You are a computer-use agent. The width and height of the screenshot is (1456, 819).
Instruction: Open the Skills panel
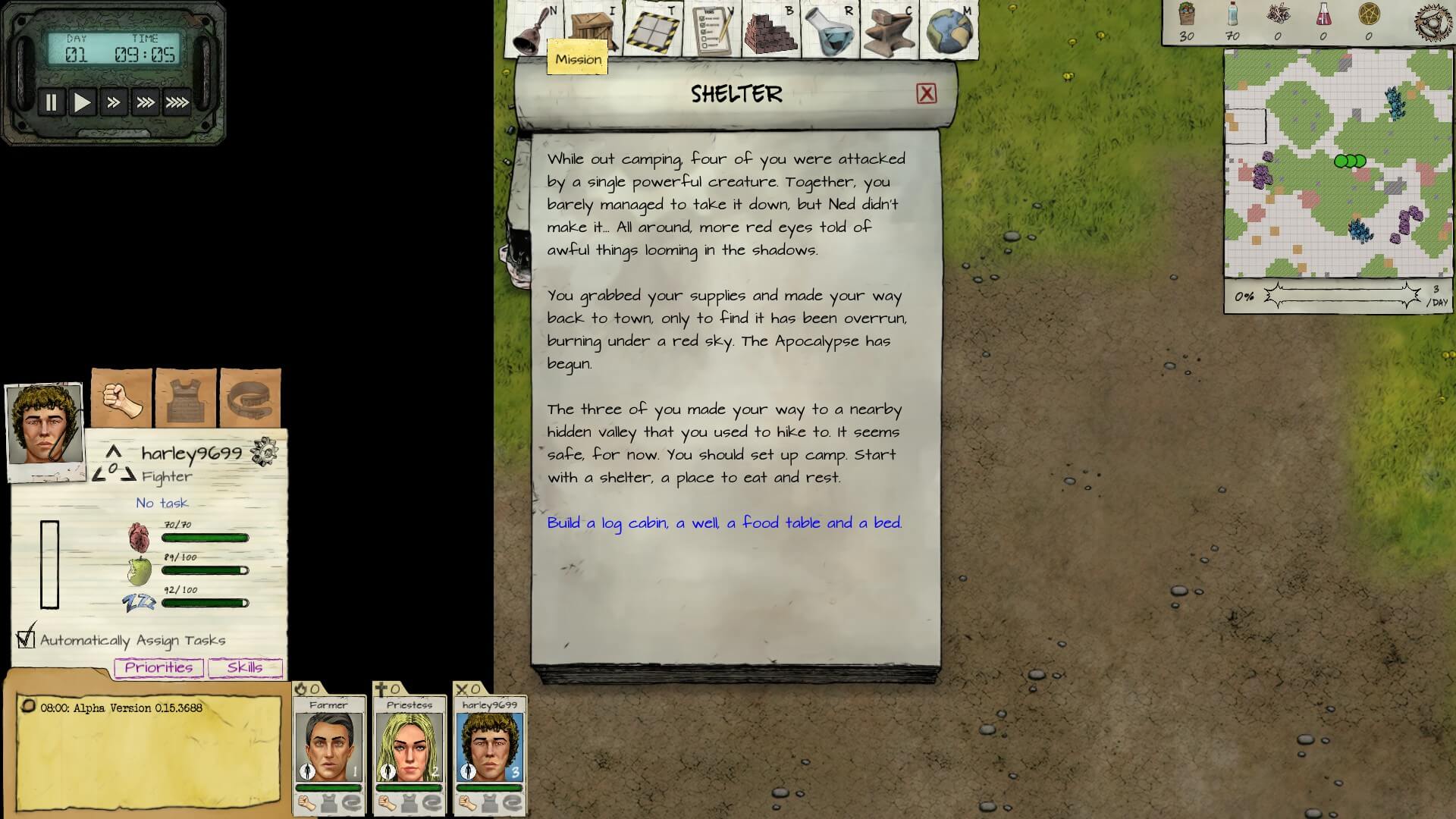[x=245, y=667]
